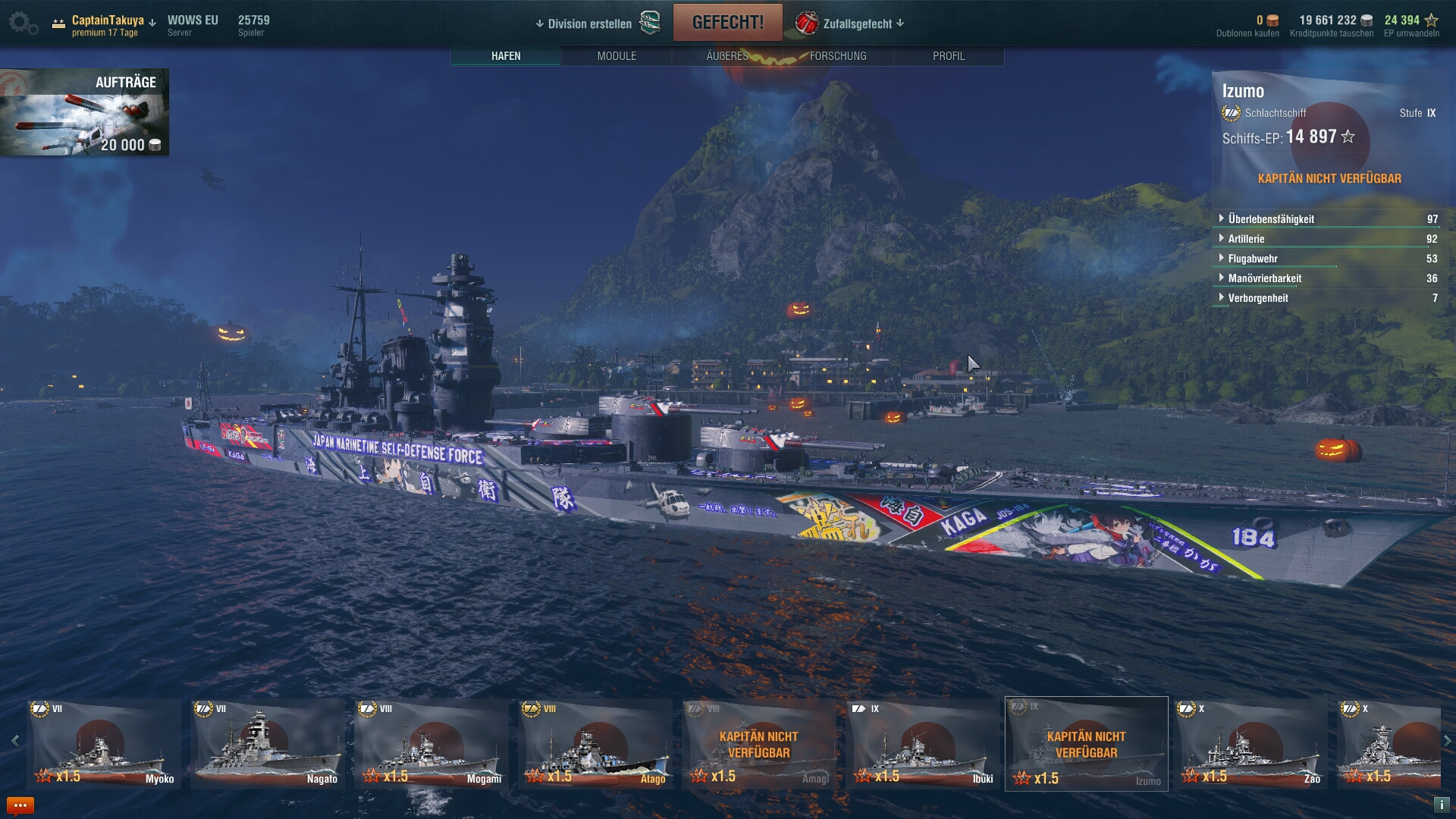The width and height of the screenshot is (1456, 819).
Task: Expand the Überlebensfähigkeit stat row
Action: [x=1271, y=219]
